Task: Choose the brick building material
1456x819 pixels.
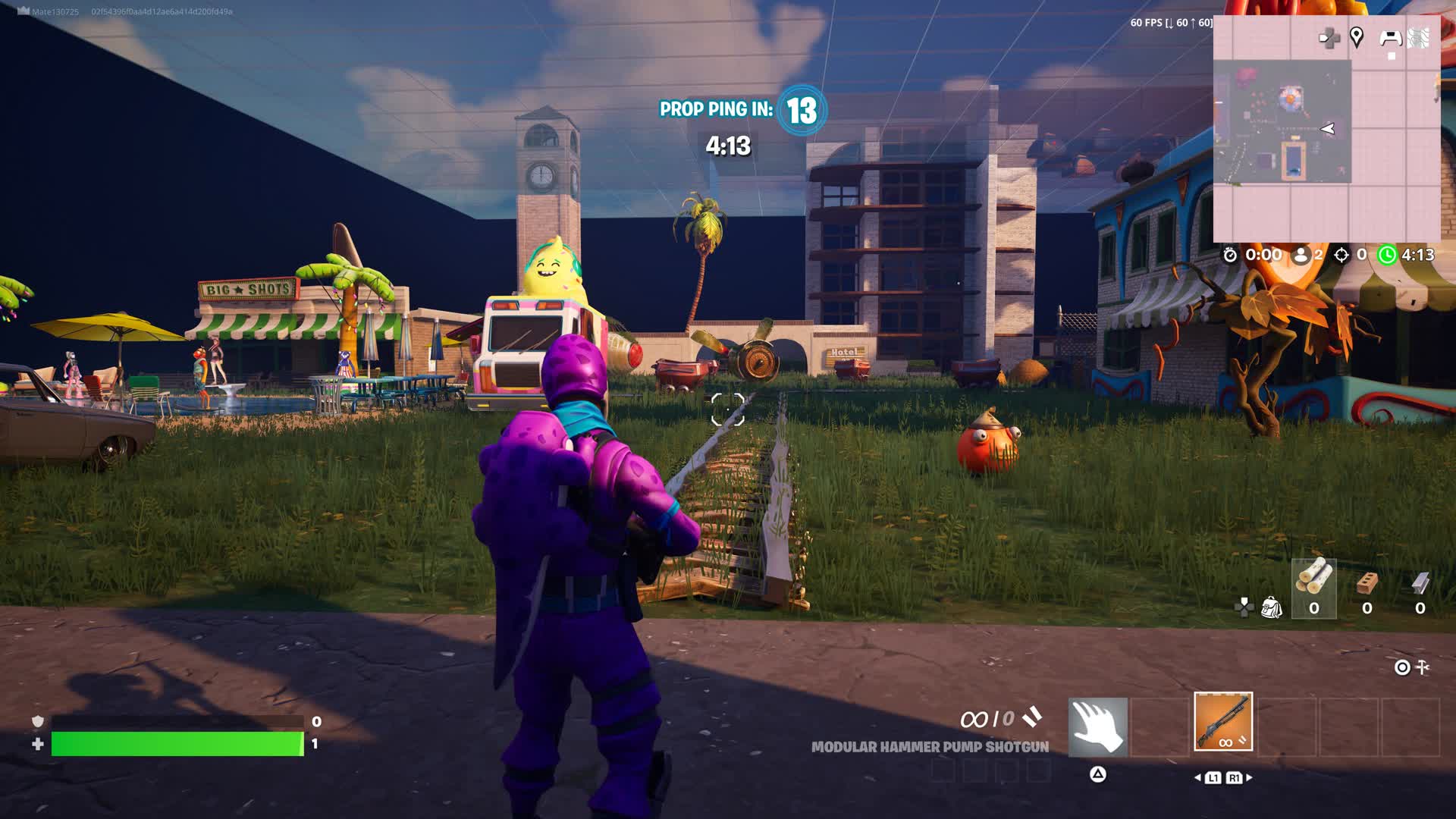Action: point(1367,587)
